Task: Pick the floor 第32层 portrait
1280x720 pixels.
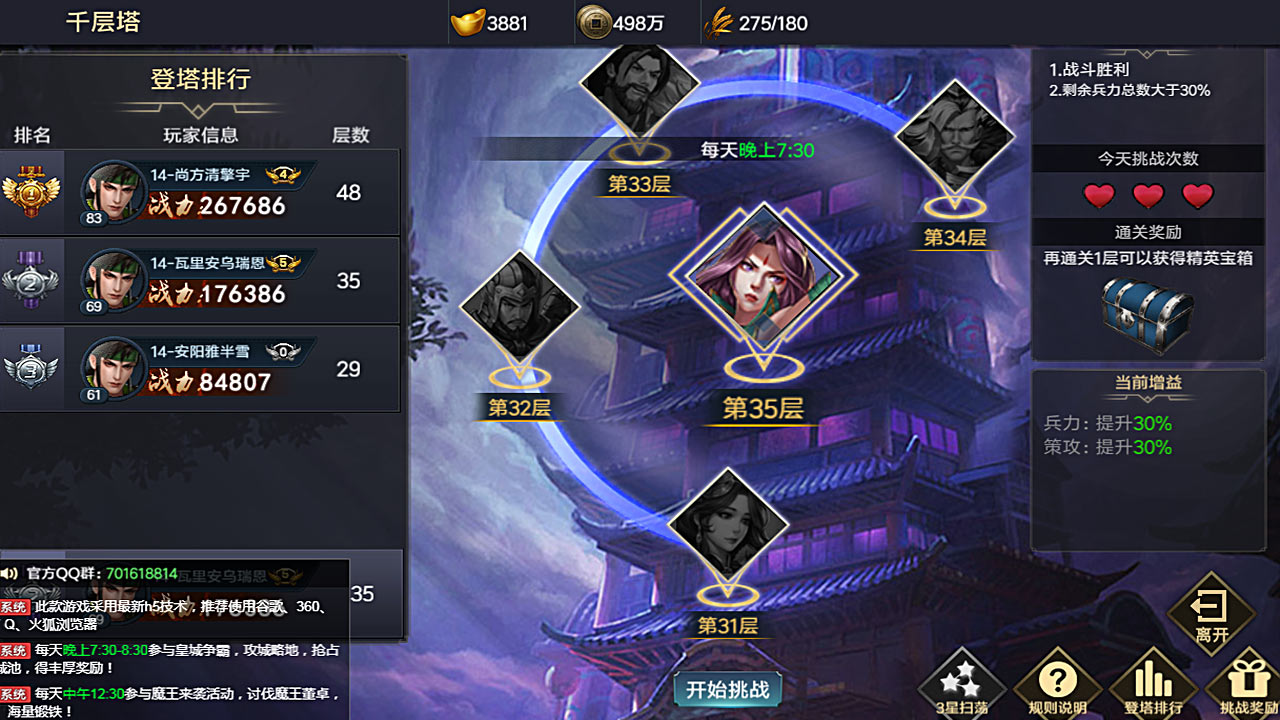Action: (519, 308)
